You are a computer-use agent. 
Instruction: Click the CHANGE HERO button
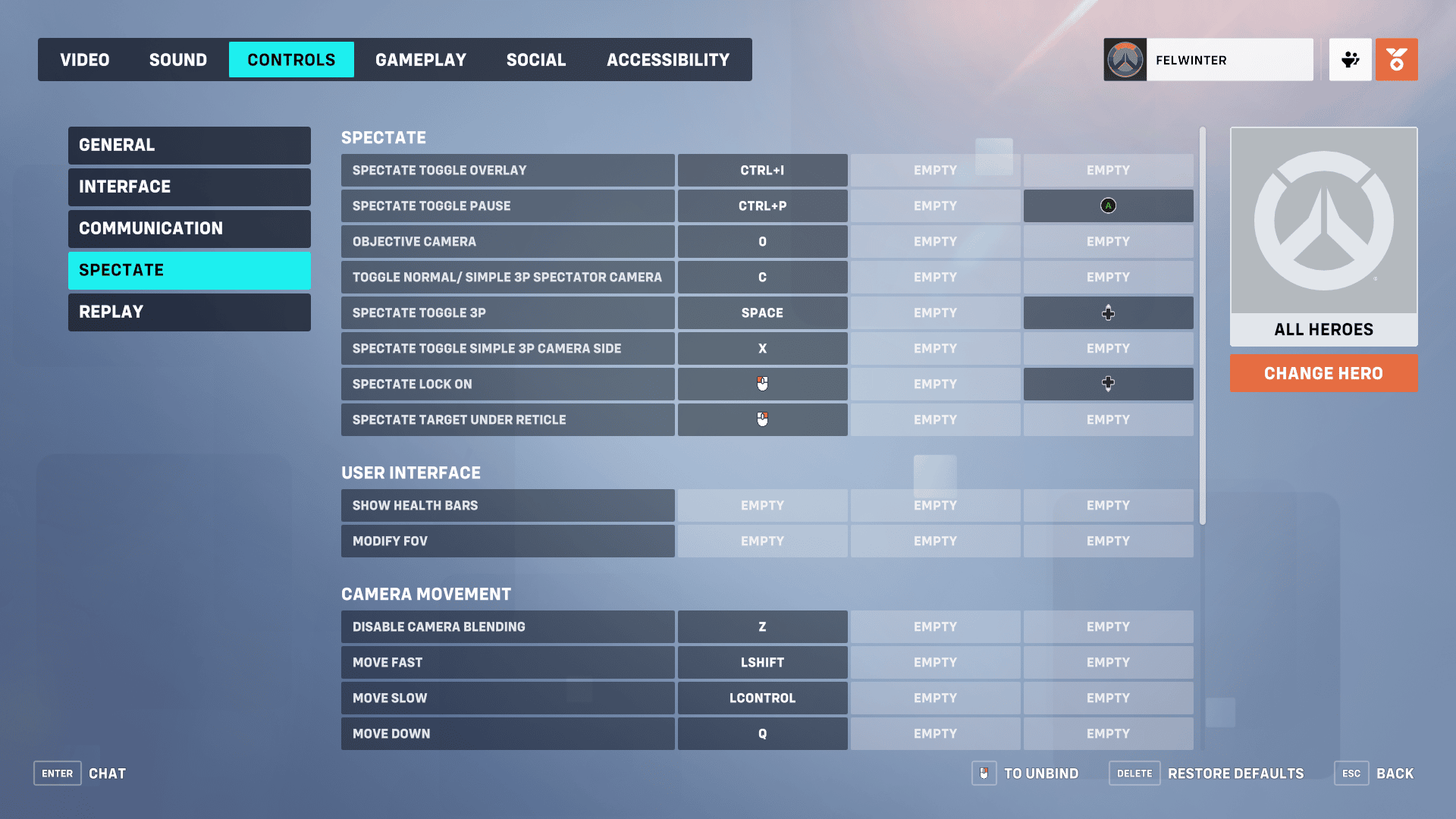1323,373
